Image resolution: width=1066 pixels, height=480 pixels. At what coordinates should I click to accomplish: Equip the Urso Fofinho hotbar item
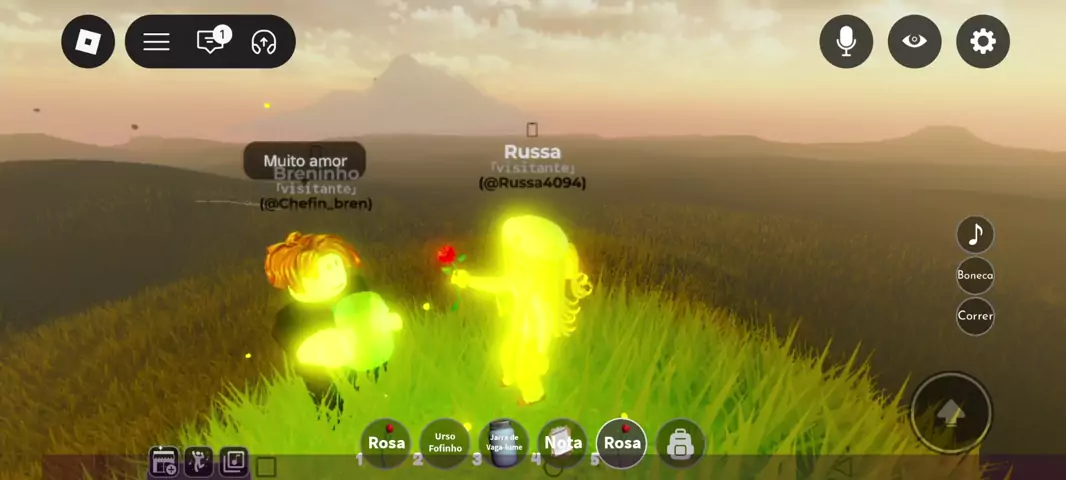pyautogui.click(x=445, y=443)
